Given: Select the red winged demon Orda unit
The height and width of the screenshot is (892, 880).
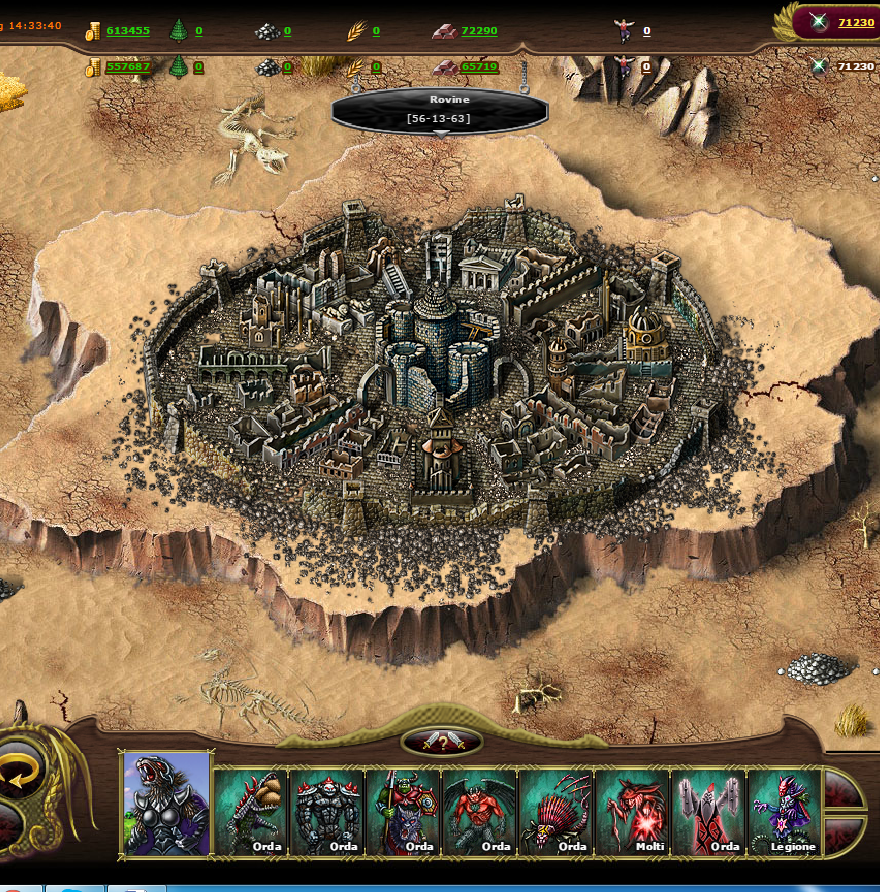Looking at the screenshot, I should (480, 812).
